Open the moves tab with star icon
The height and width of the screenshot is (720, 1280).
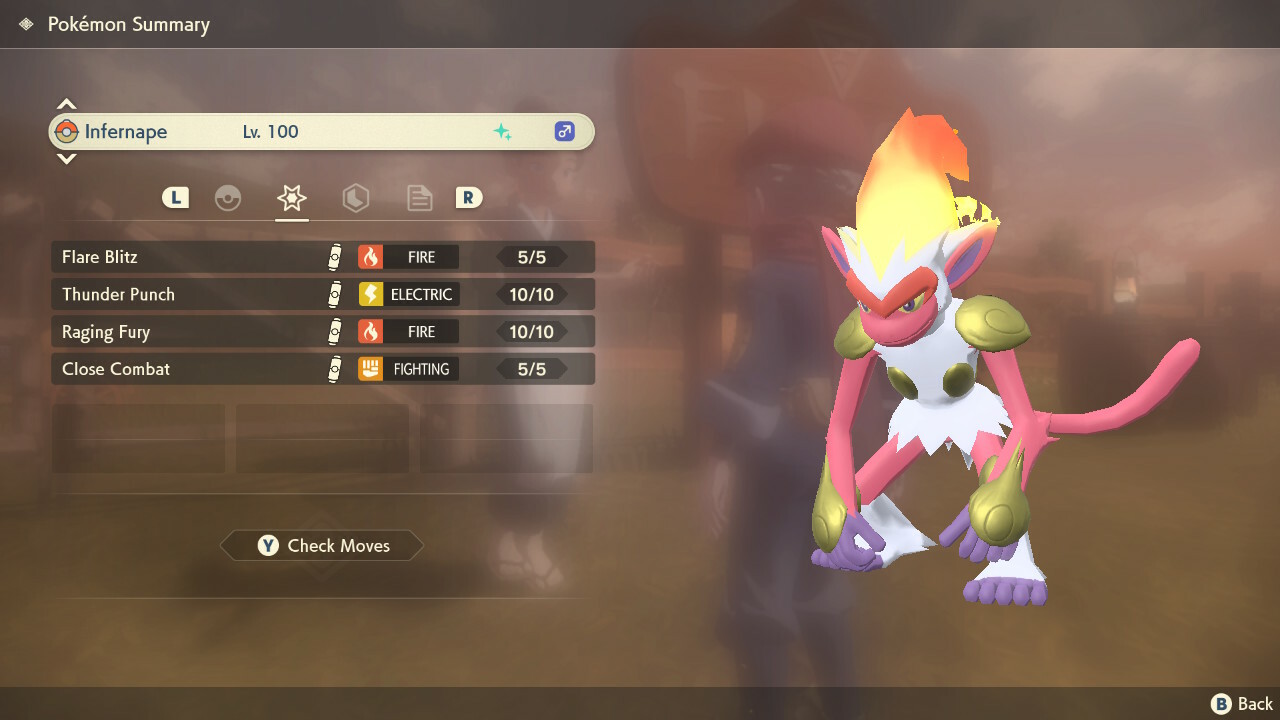point(292,198)
